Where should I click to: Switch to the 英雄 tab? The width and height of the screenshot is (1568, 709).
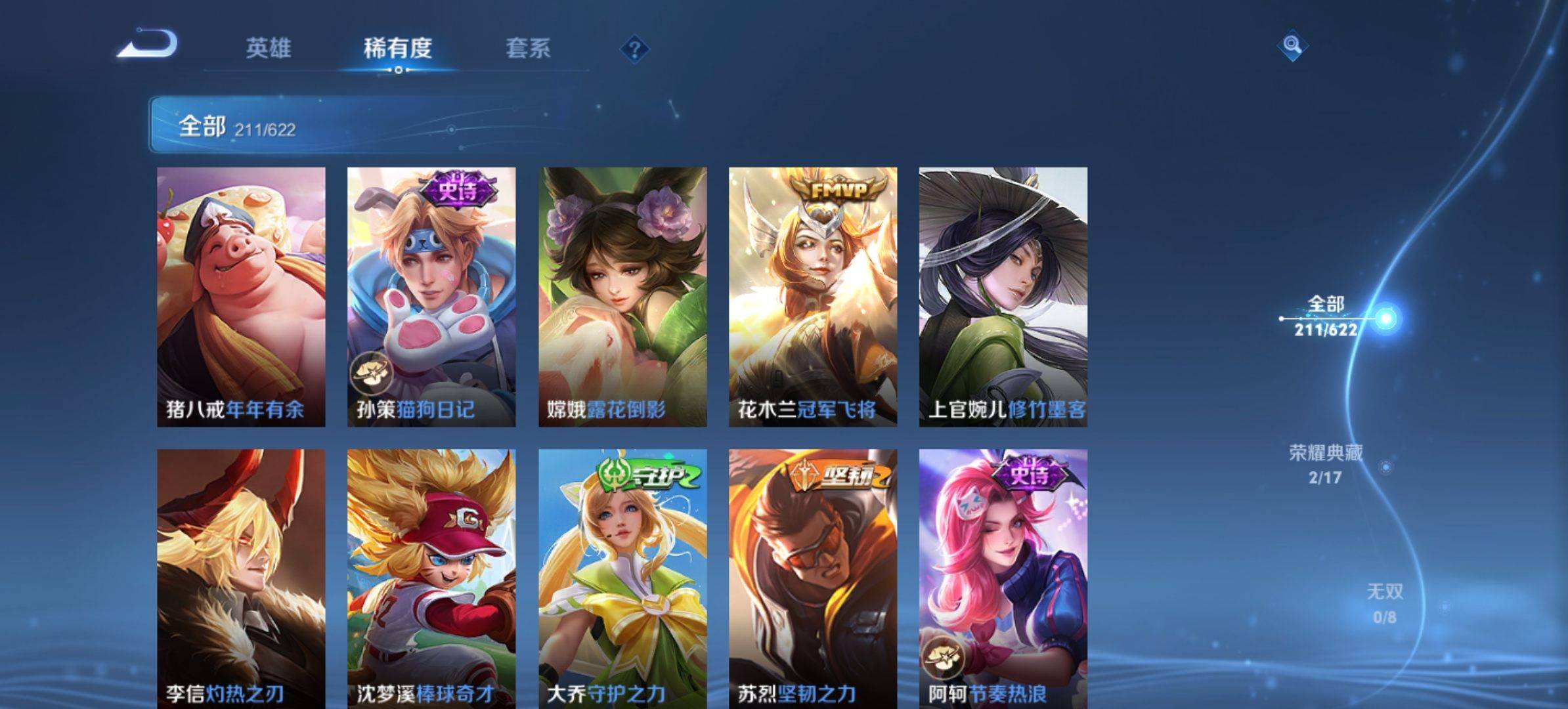point(268,48)
